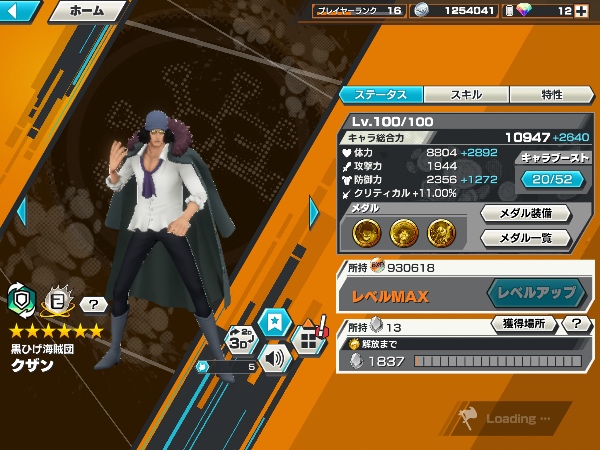Screen dimensions: 600x450
Task: Show the previous character with left arrow
Action: tap(19, 211)
